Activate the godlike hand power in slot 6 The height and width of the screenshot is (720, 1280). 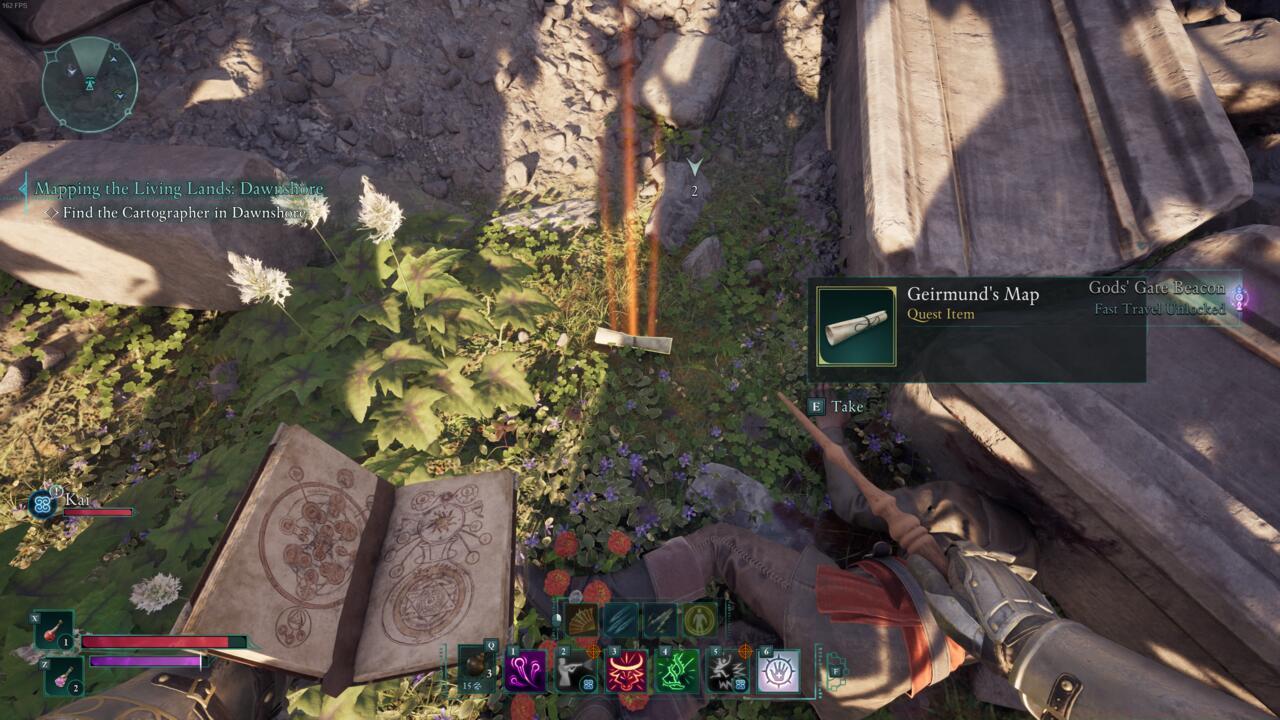coord(777,670)
